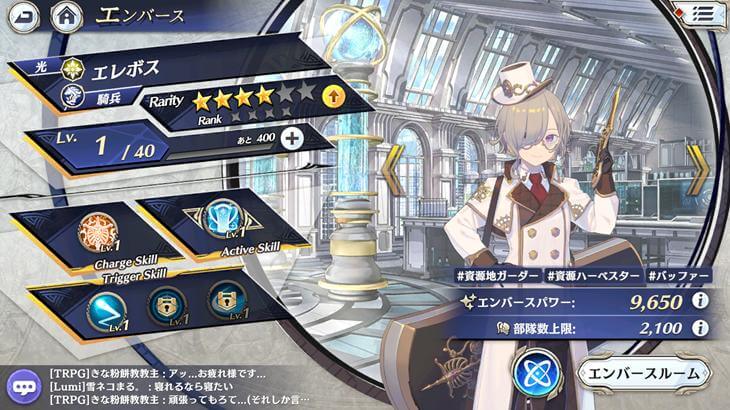Switch to previous character with left arrow
This screenshot has height=410, width=730.
[393, 171]
